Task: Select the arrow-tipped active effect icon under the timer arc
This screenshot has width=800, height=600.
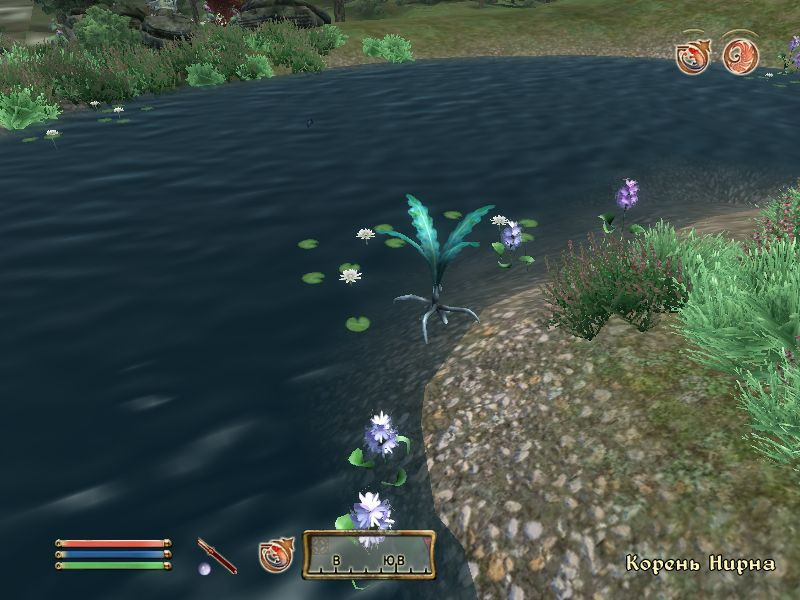Action: click(x=693, y=55)
